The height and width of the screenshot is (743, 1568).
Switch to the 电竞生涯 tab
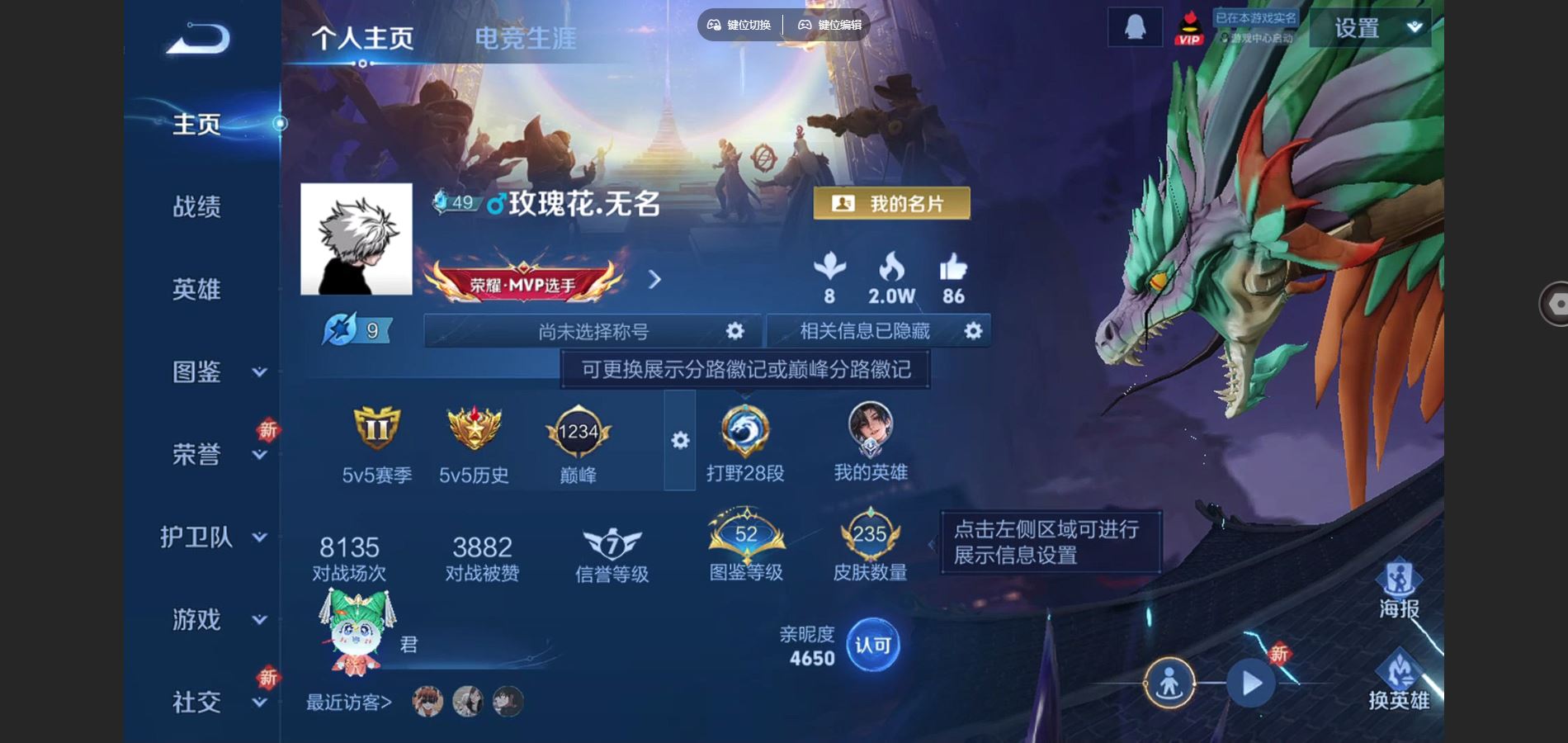tap(527, 37)
